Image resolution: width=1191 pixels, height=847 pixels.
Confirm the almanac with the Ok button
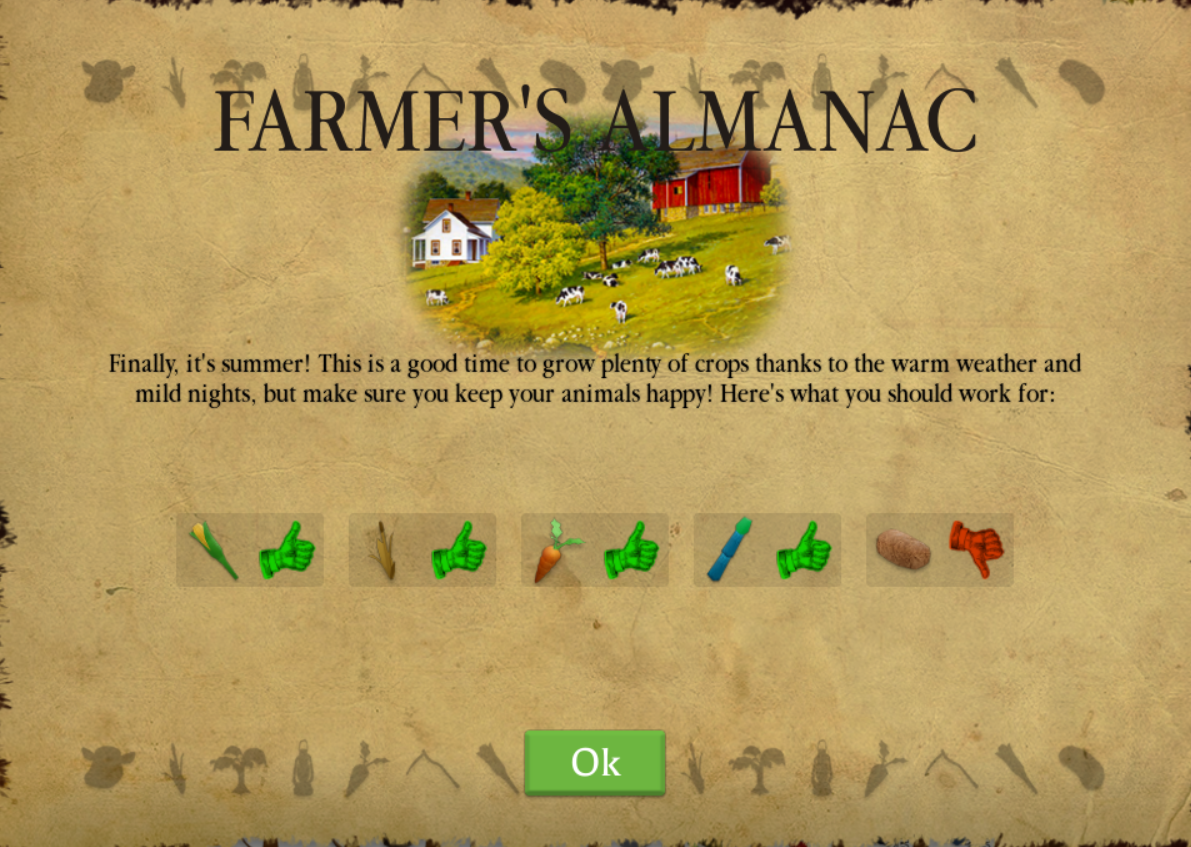pos(595,762)
